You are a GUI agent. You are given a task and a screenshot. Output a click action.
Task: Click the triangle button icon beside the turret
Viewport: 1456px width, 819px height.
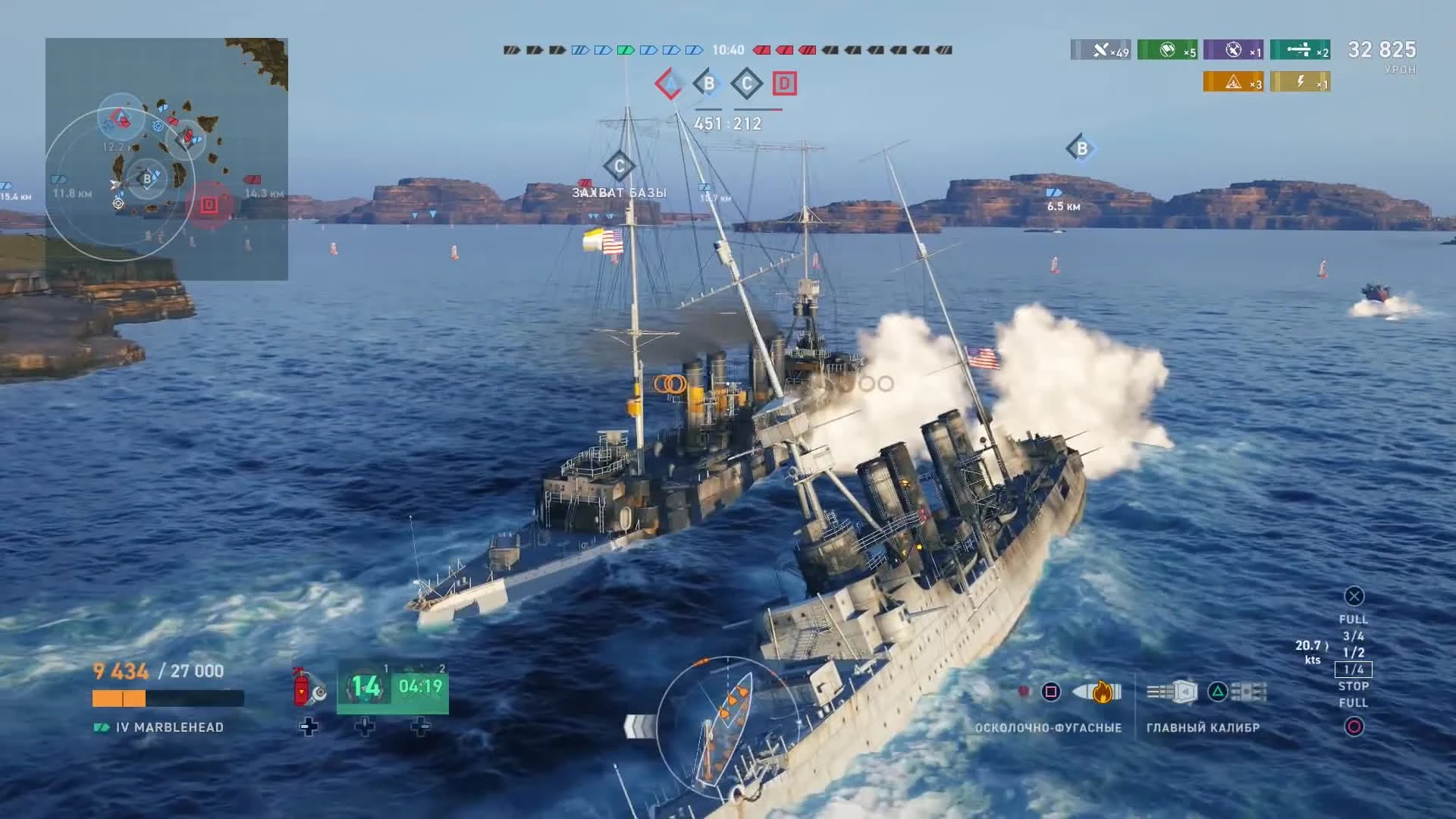(x=1216, y=692)
